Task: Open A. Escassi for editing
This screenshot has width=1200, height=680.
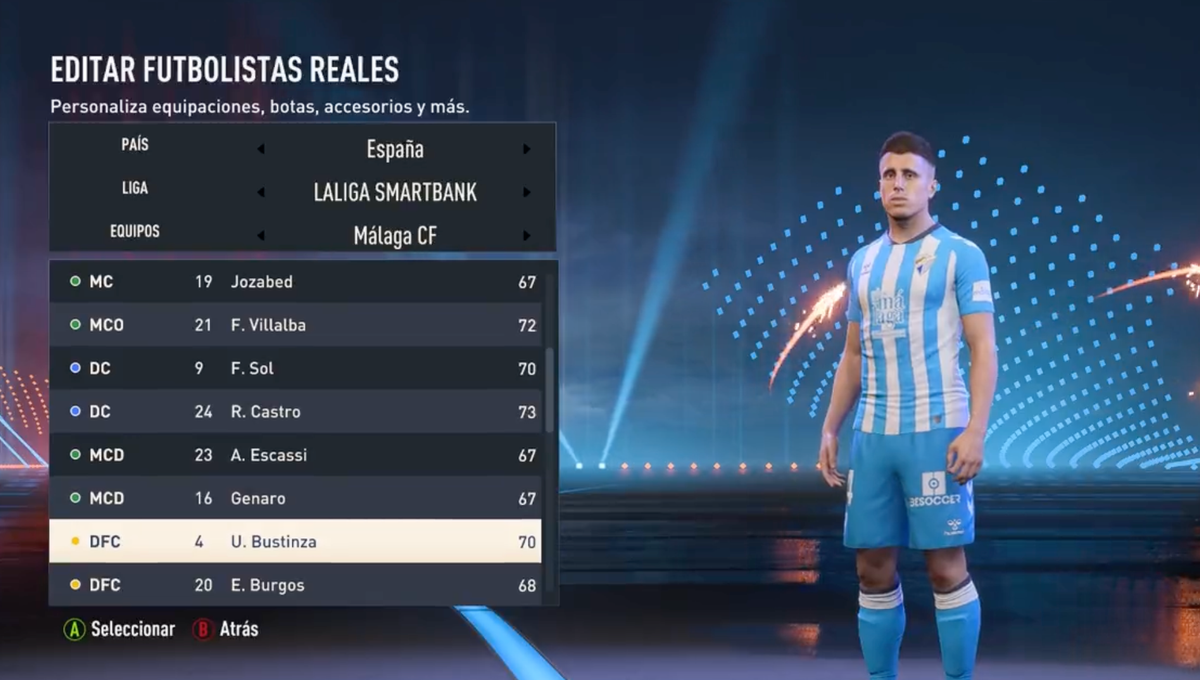Action: click(295, 455)
